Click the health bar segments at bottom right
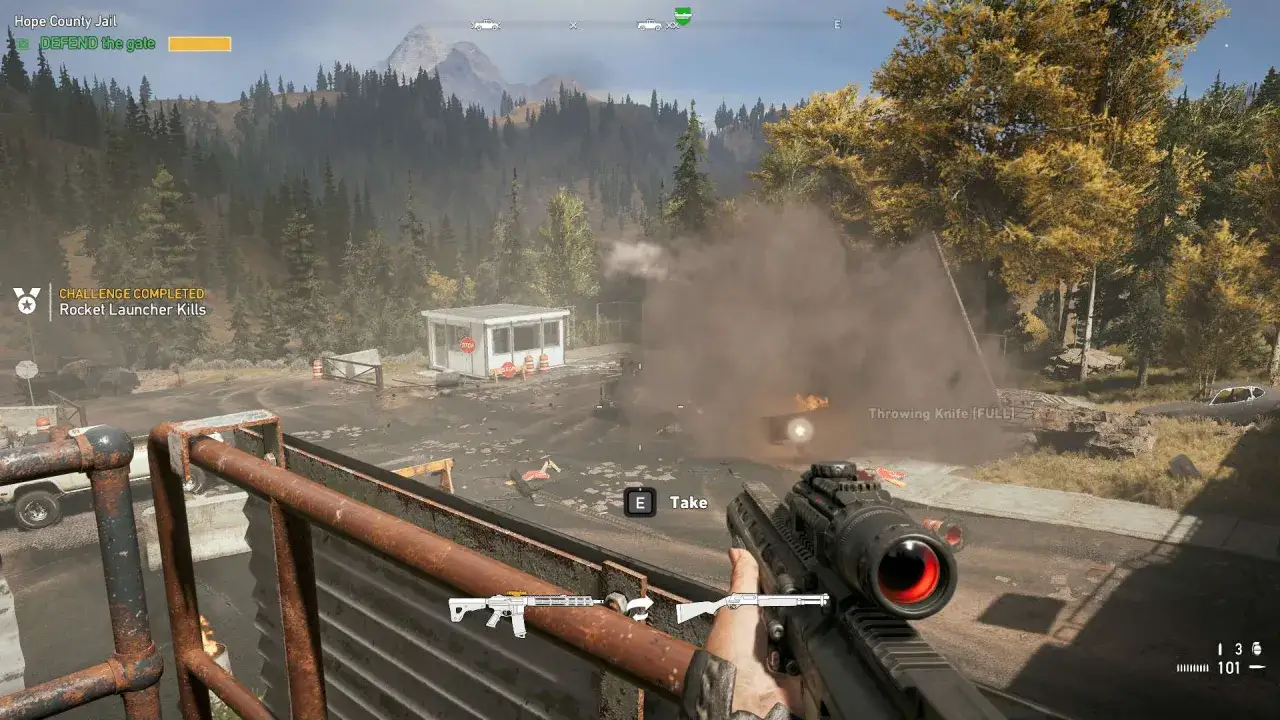The image size is (1280, 720). pos(1194,666)
